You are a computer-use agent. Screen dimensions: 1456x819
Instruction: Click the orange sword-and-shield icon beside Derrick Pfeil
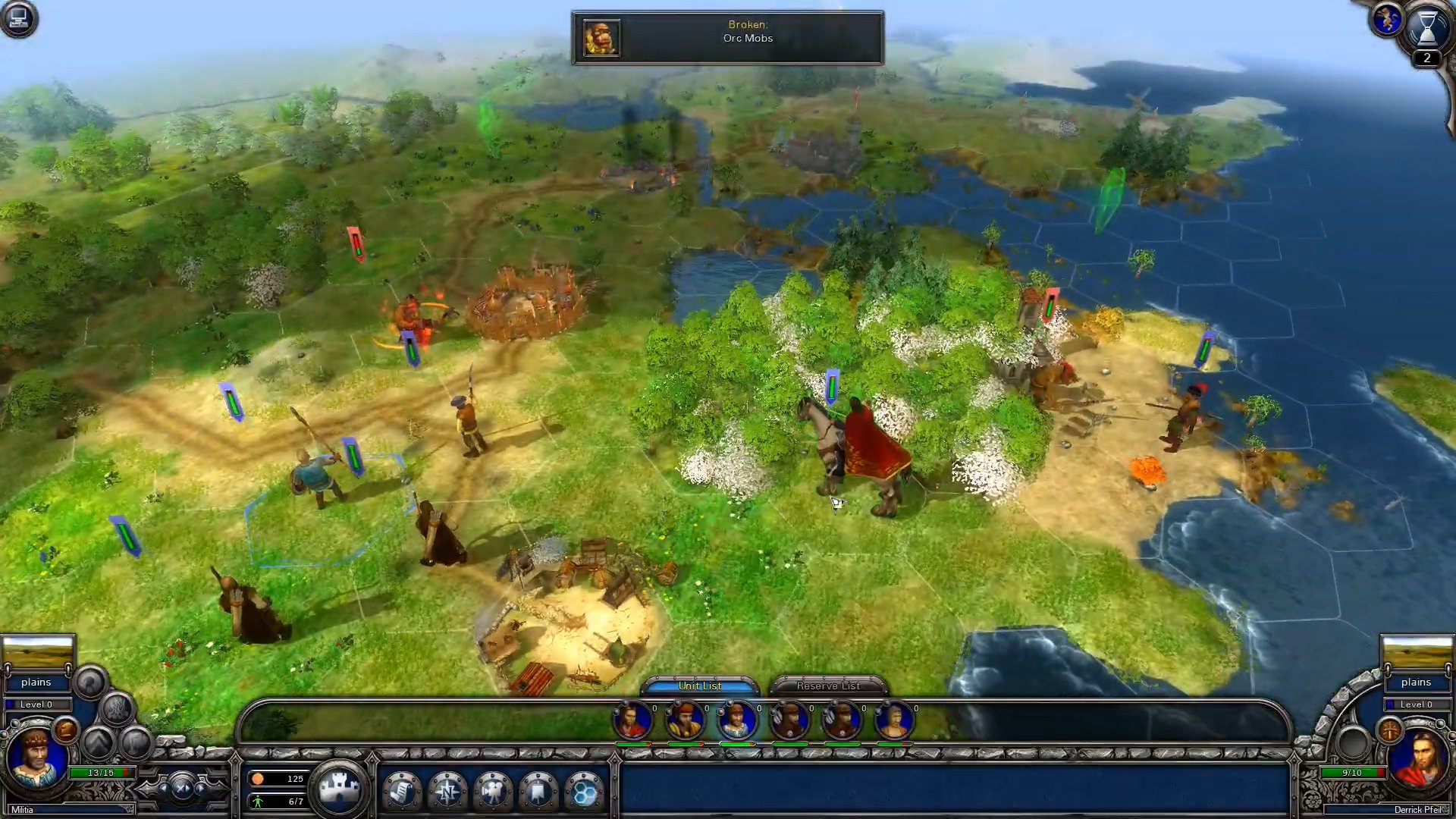click(1390, 730)
